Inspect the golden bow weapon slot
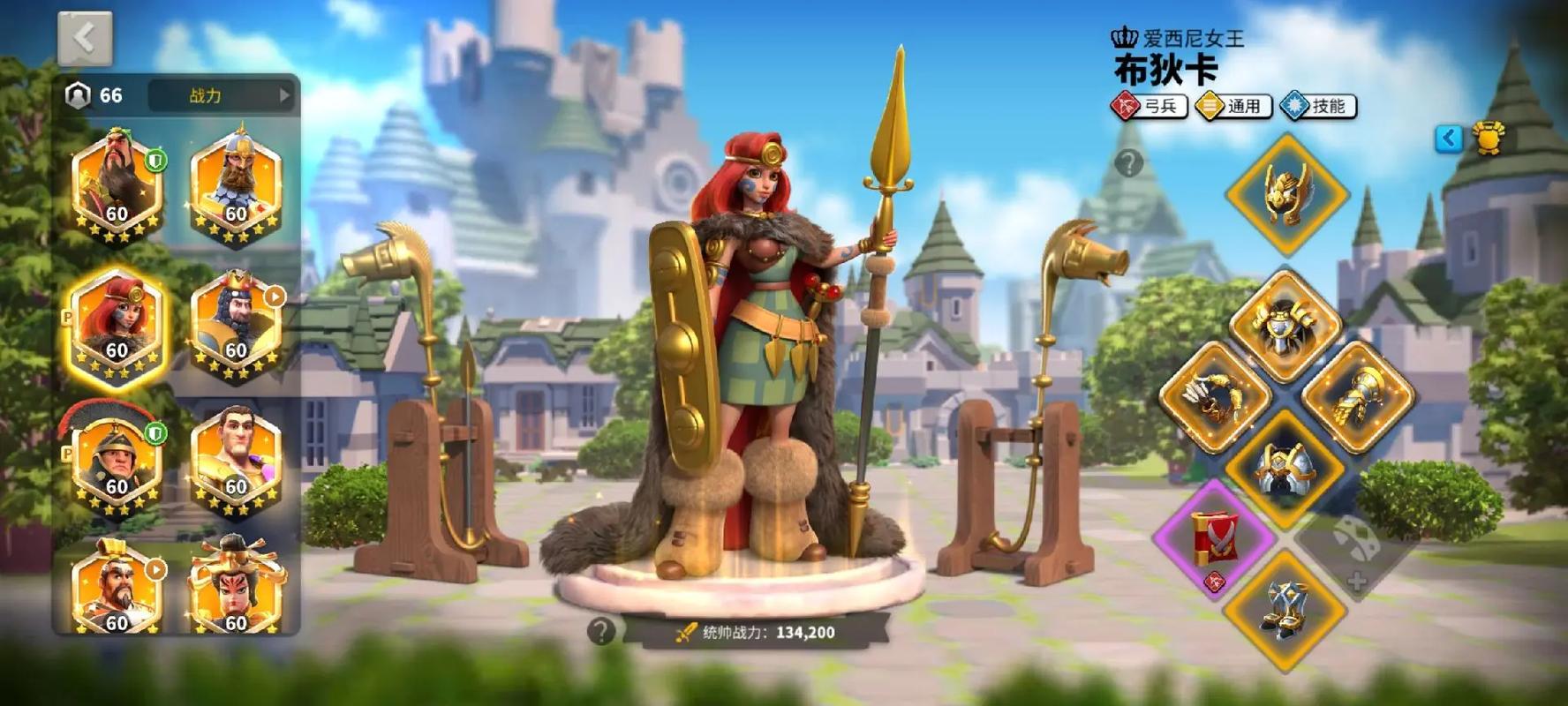This screenshot has height=706, width=1568. tap(1215, 396)
